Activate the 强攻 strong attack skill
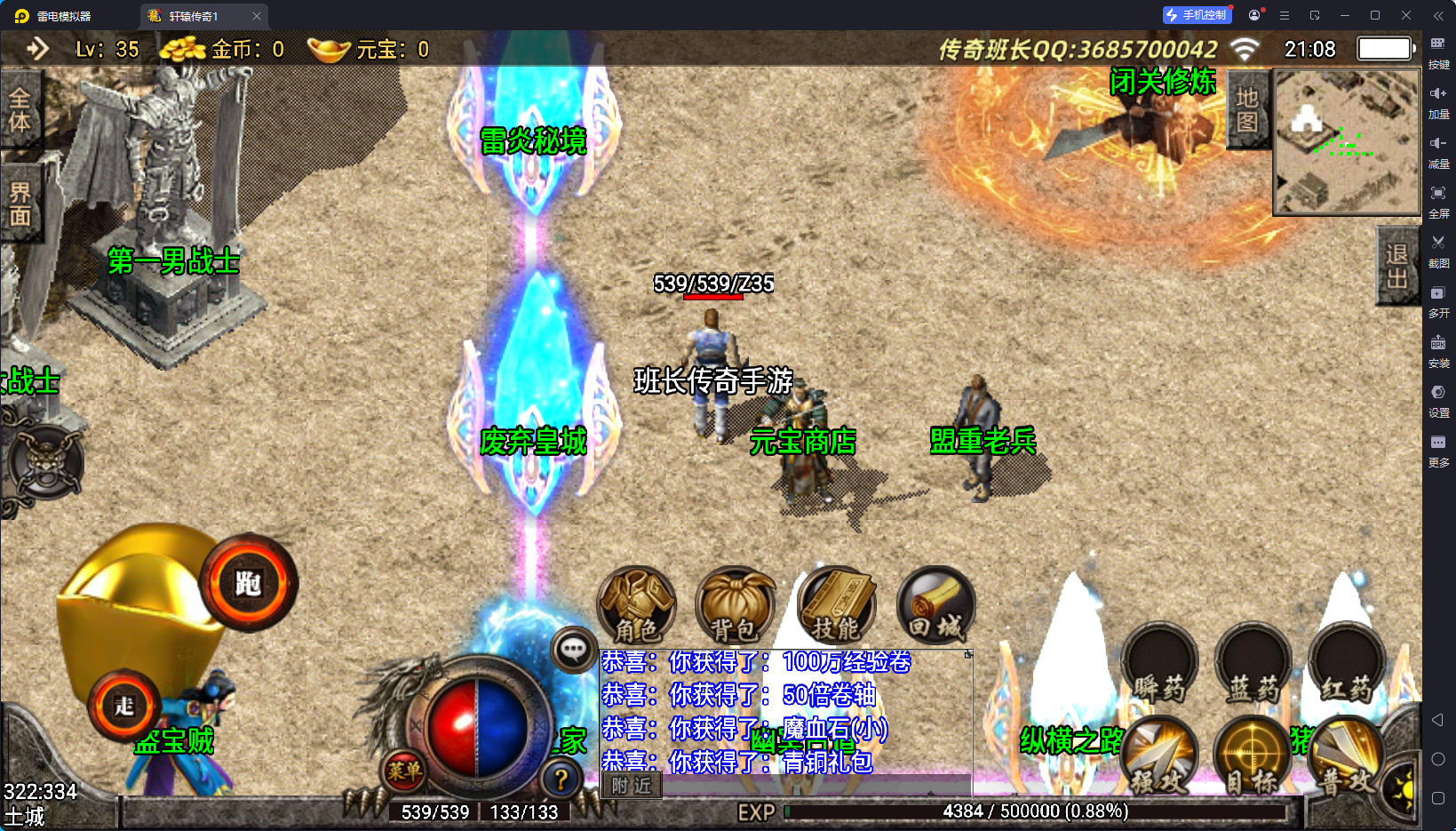1456x831 pixels. click(x=1158, y=757)
